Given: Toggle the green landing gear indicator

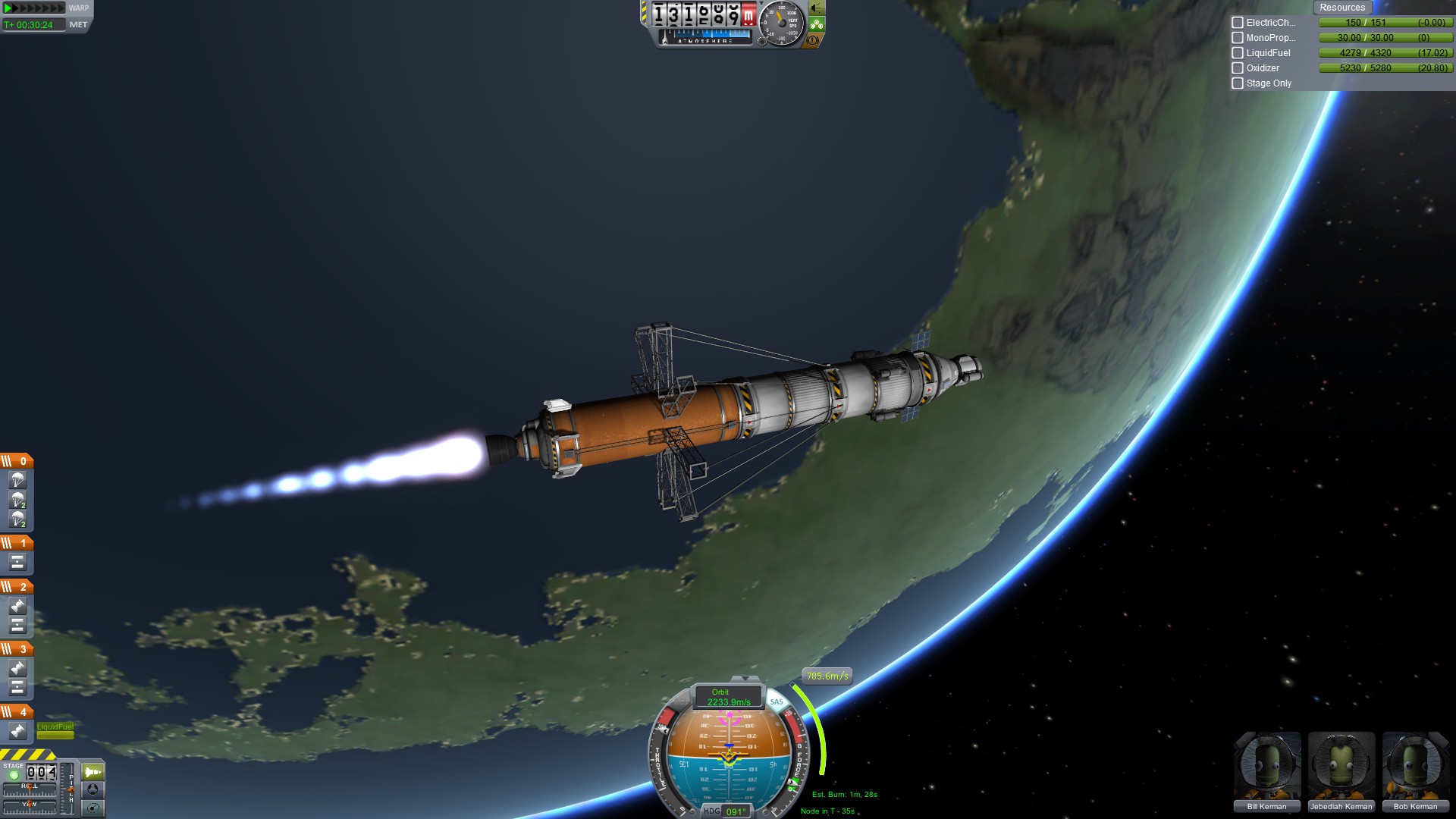Looking at the screenshot, I should [x=816, y=24].
